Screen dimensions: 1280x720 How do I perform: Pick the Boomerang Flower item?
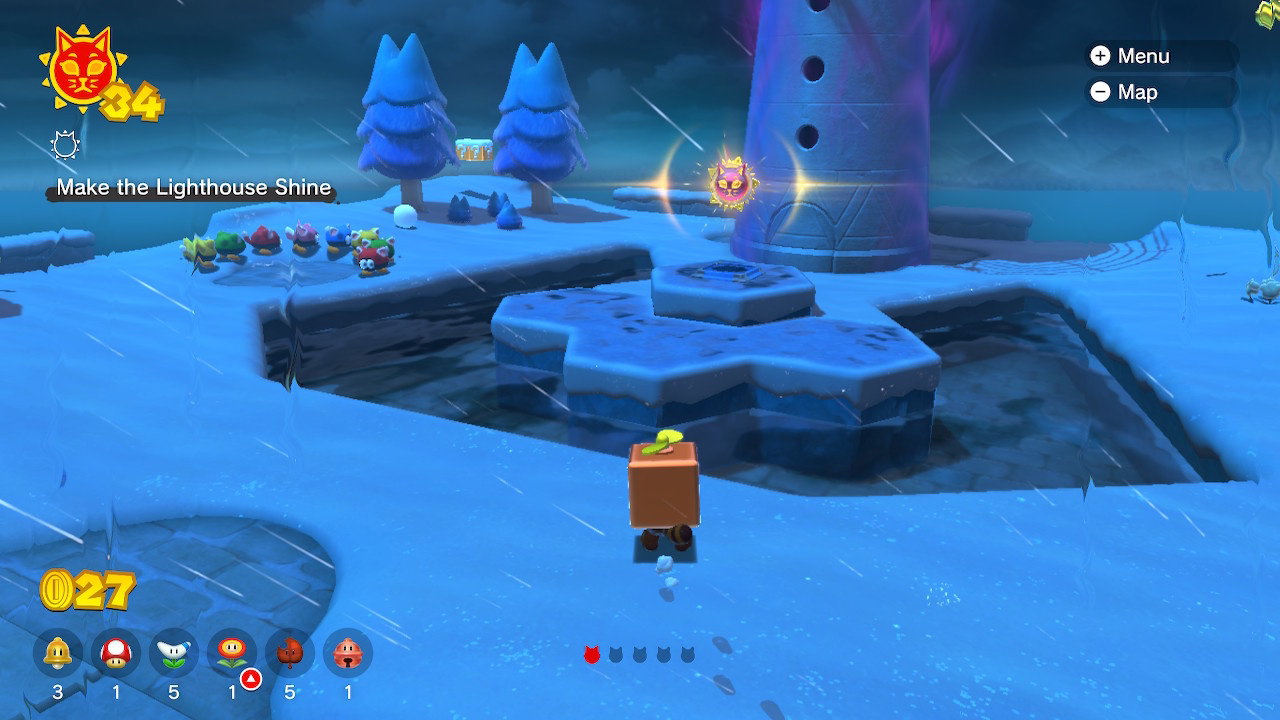[x=174, y=654]
